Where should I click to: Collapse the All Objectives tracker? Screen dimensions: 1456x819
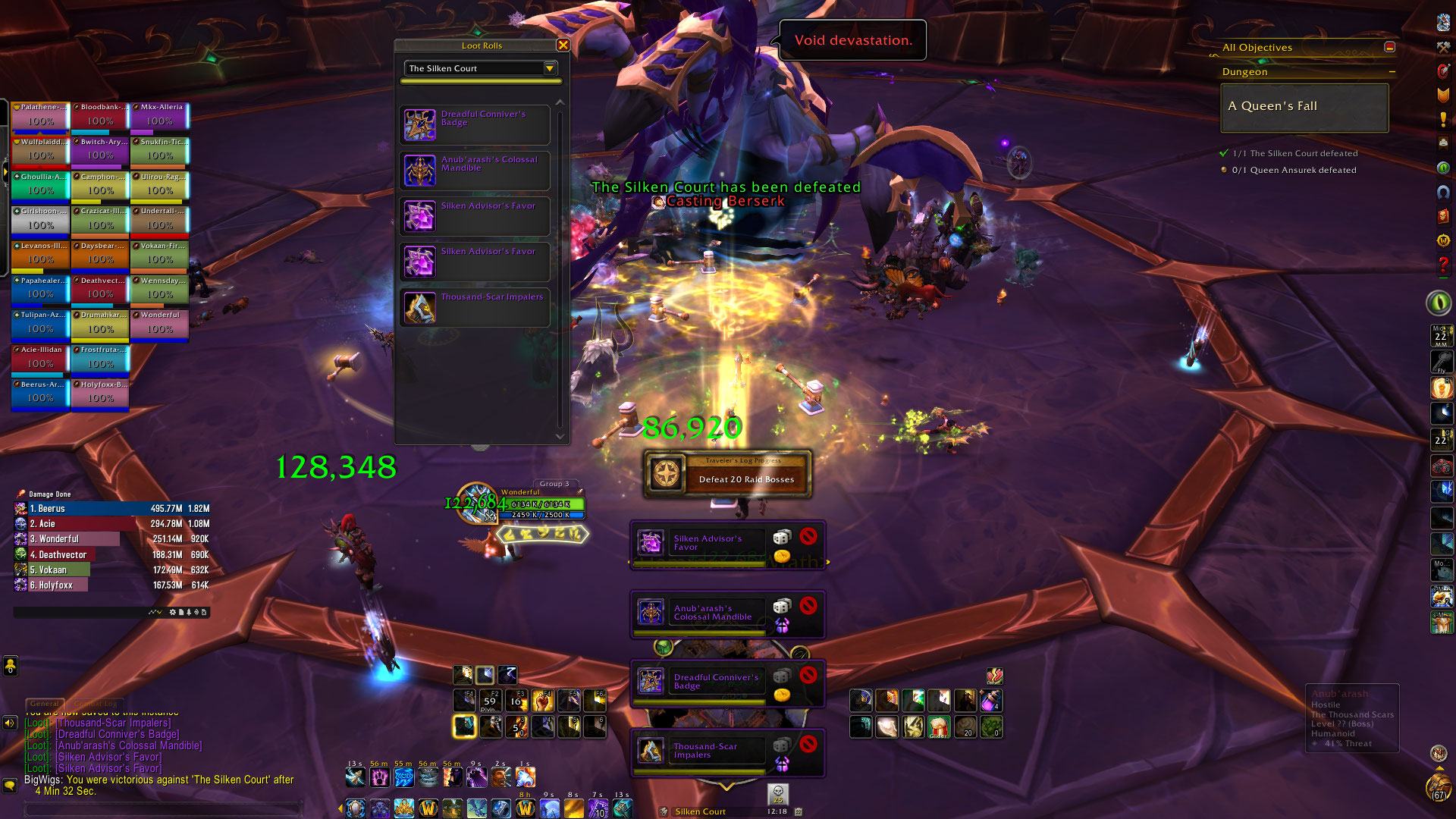point(1389,47)
